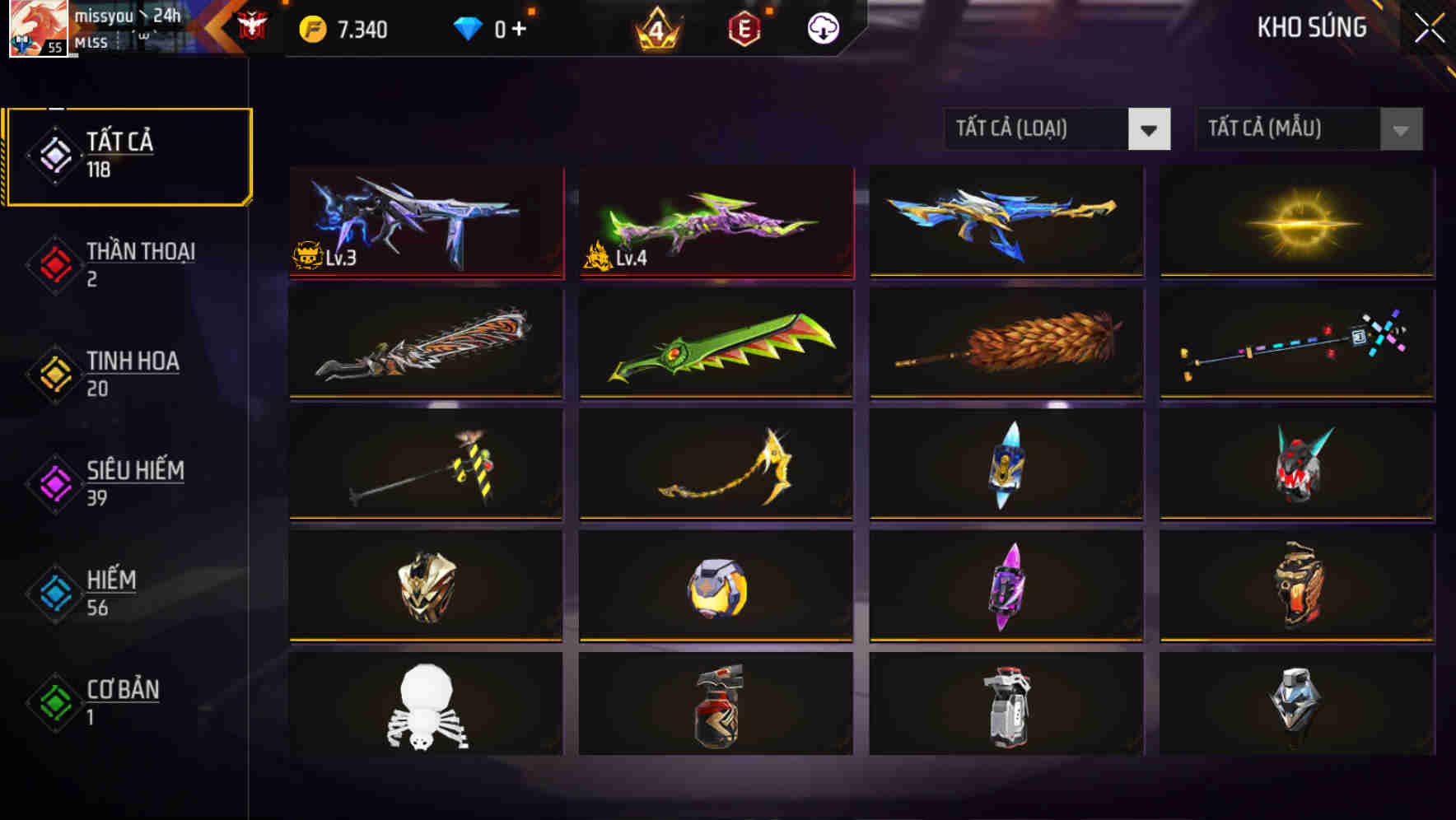
Task: Open the TẤT CẢ (LOẠI) dropdown
Action: (x=1057, y=129)
